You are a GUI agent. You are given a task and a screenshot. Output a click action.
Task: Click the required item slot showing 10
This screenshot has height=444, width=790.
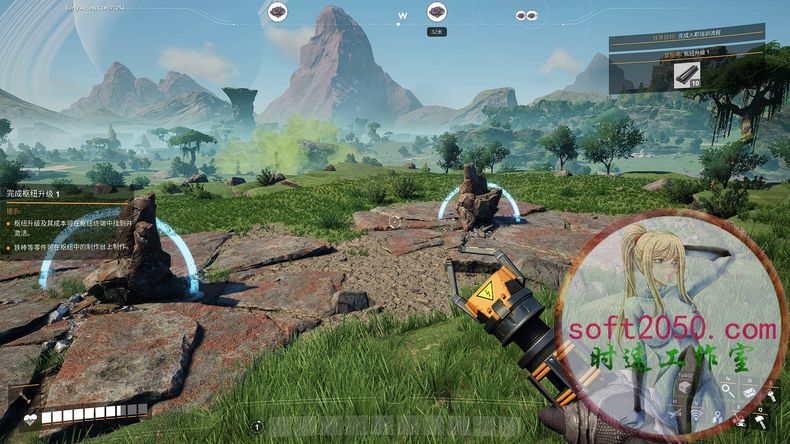coord(687,76)
